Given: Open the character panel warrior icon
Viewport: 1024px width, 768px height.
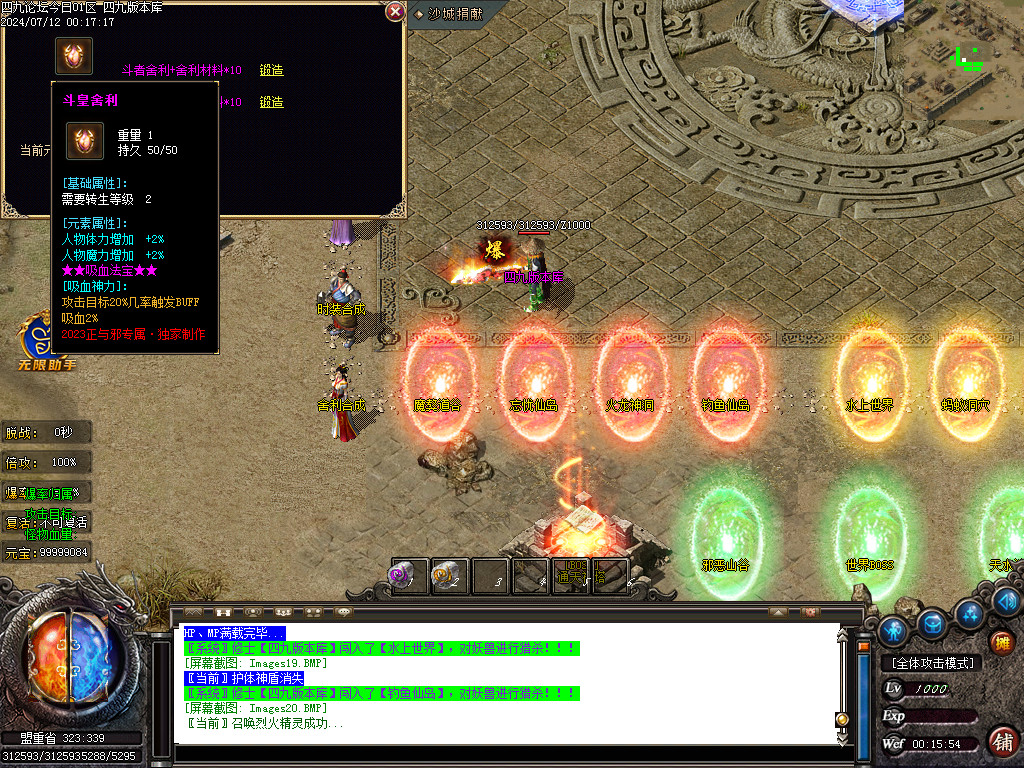Looking at the screenshot, I should click(x=893, y=630).
